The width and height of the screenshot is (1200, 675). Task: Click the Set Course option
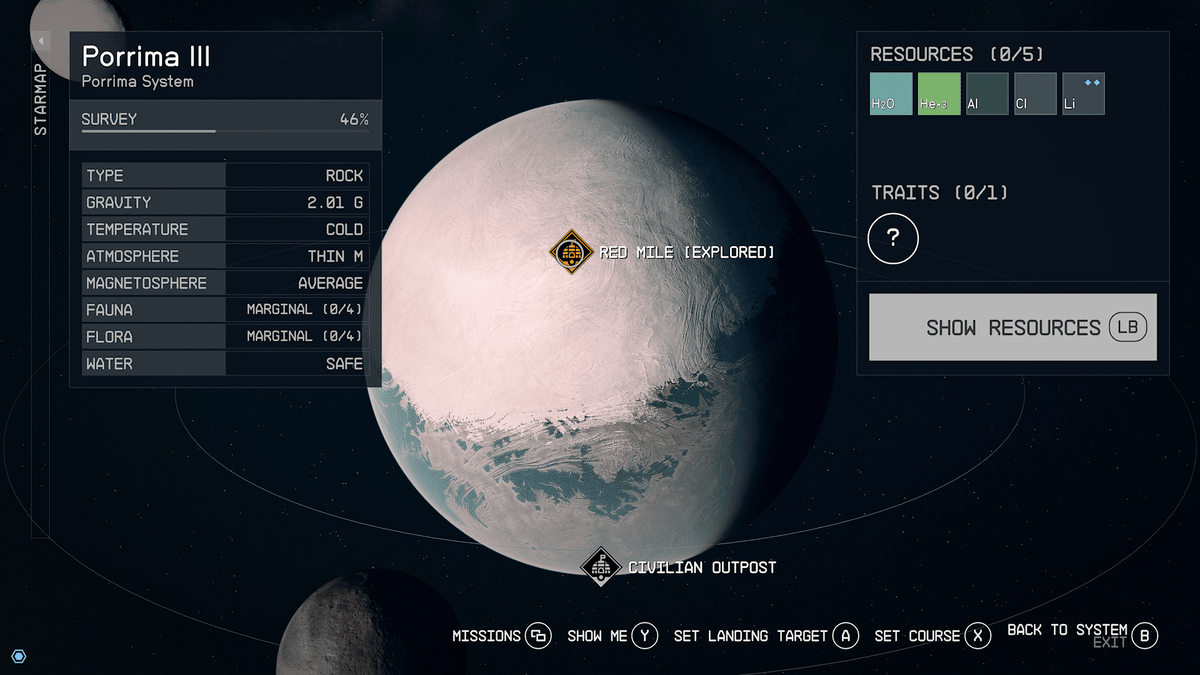(932, 636)
